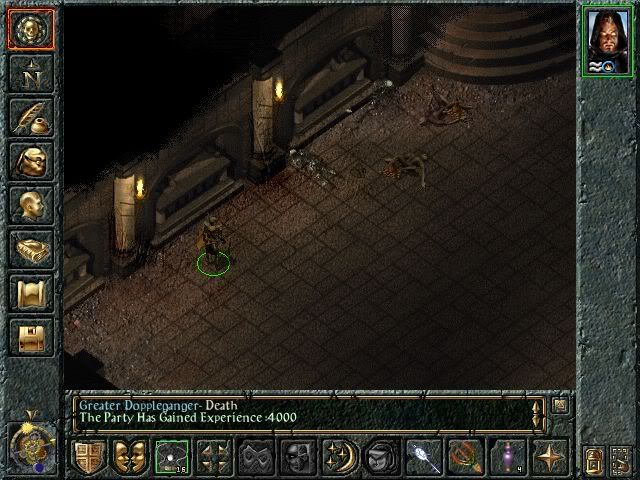
Task: Open the area map with the N compass
Action: tap(30, 73)
